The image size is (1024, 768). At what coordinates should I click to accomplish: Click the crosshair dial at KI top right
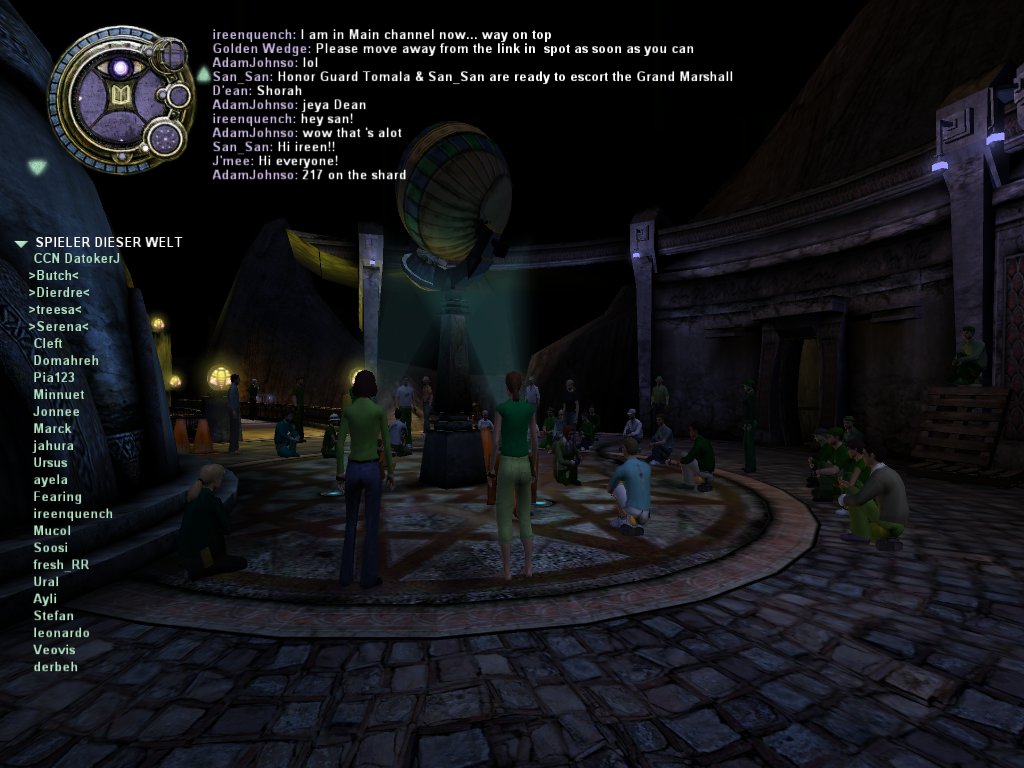(x=171, y=54)
